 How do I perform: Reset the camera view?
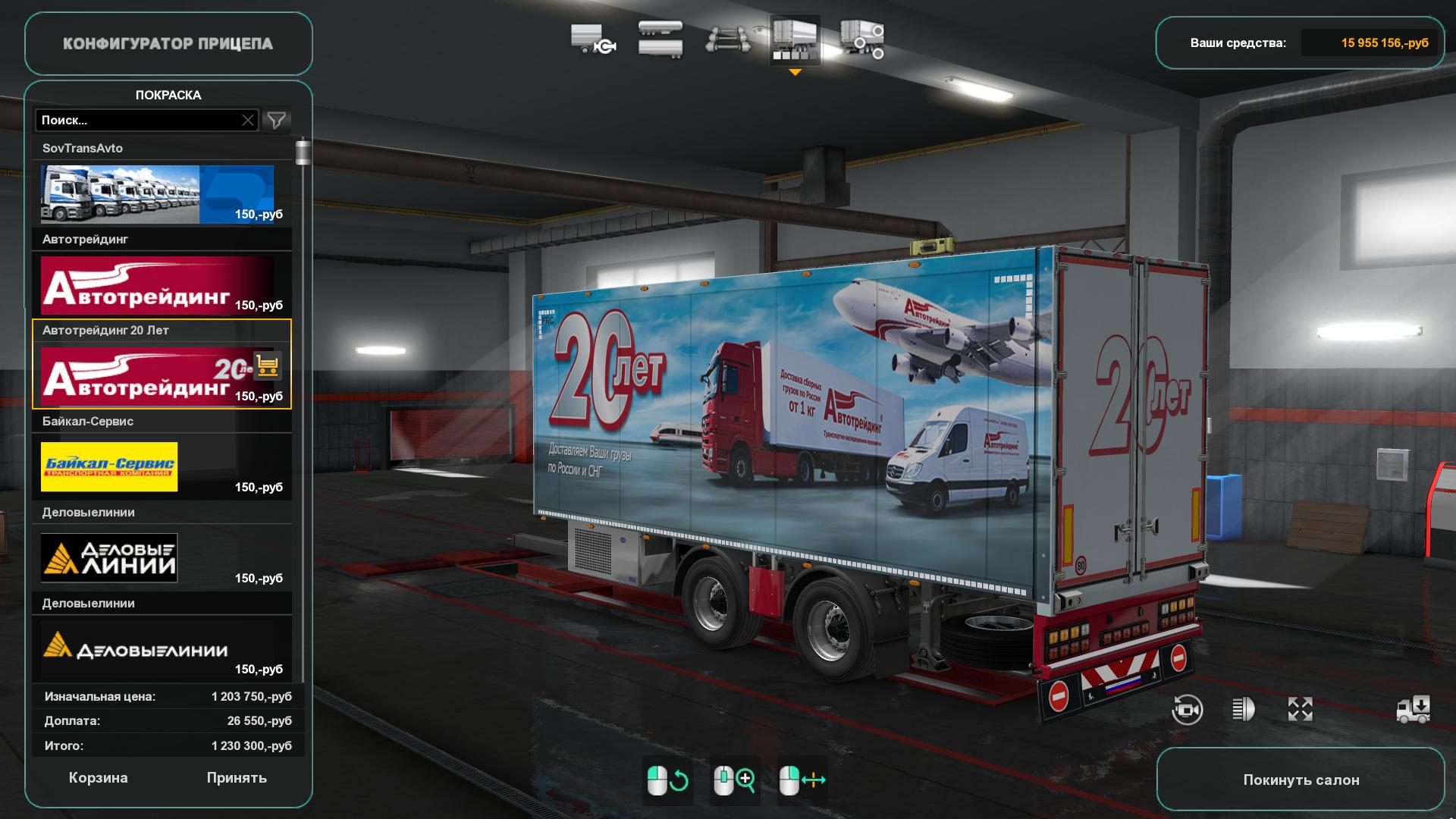coord(1187,710)
